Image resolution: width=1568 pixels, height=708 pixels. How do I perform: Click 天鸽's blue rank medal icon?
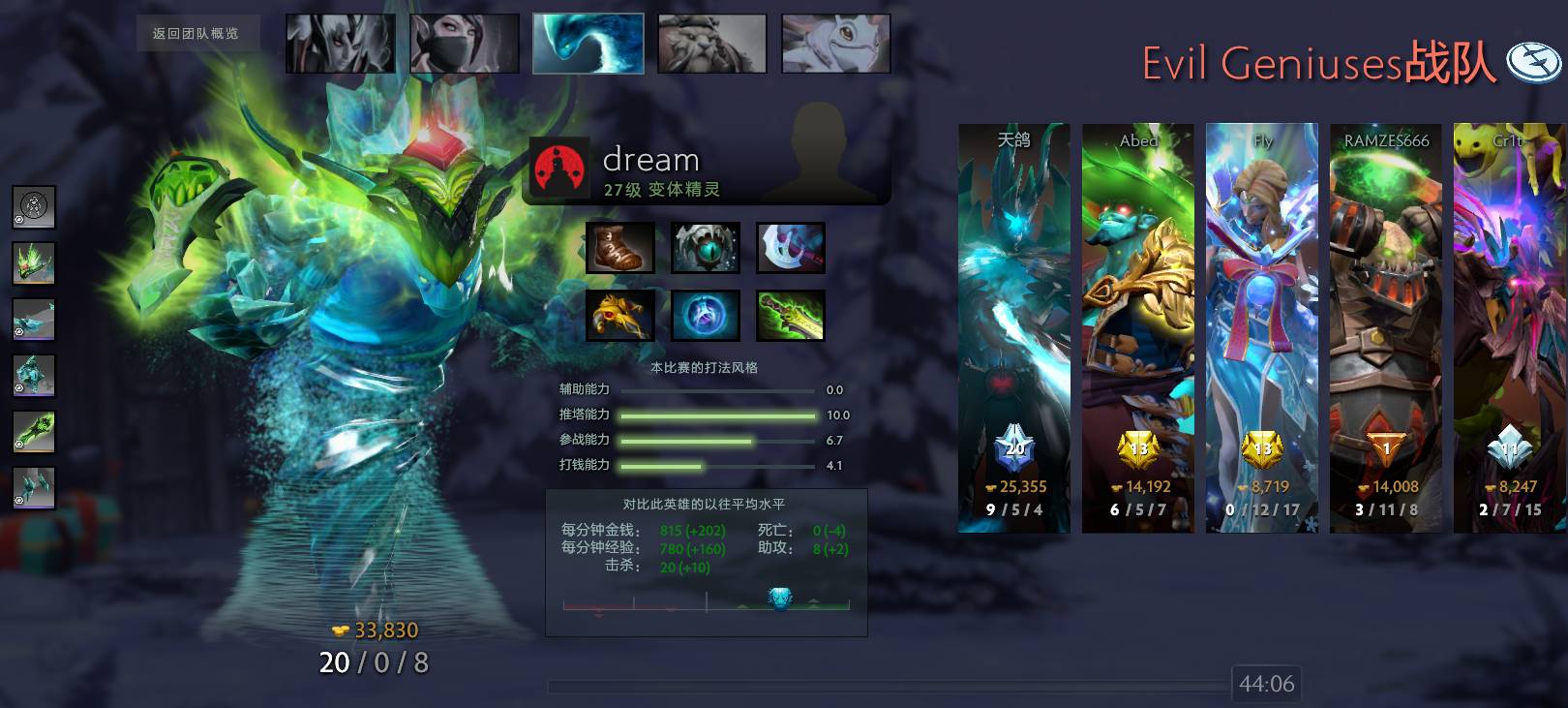click(1013, 447)
